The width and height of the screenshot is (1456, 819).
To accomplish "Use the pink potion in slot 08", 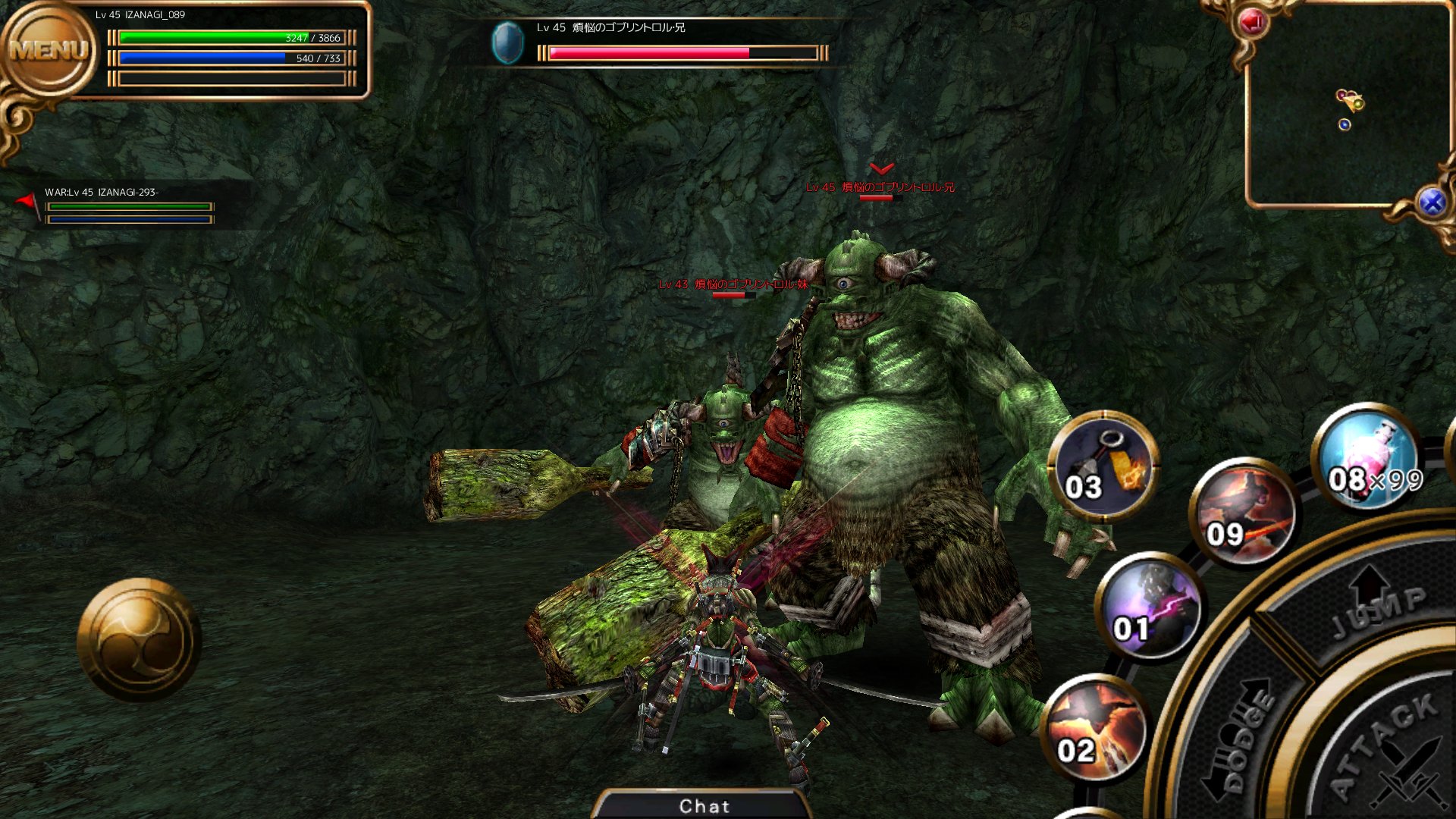I will click(1367, 457).
